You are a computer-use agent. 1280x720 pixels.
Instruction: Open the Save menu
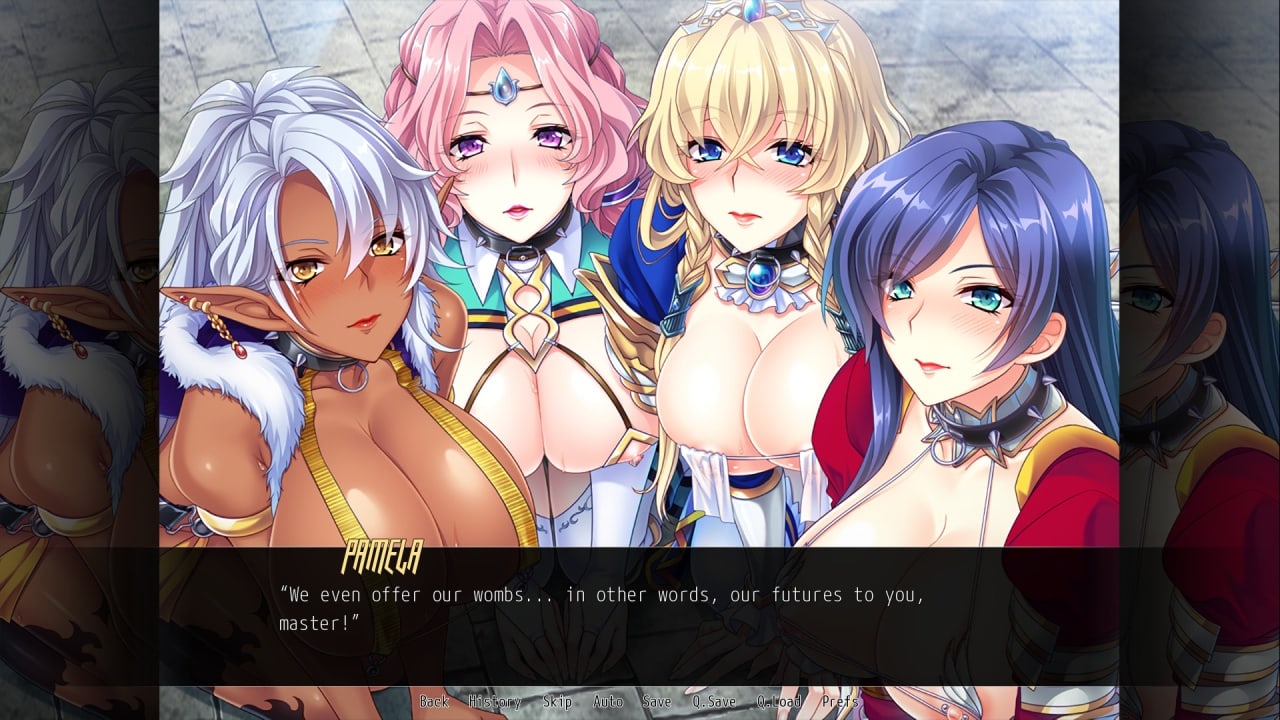(656, 702)
